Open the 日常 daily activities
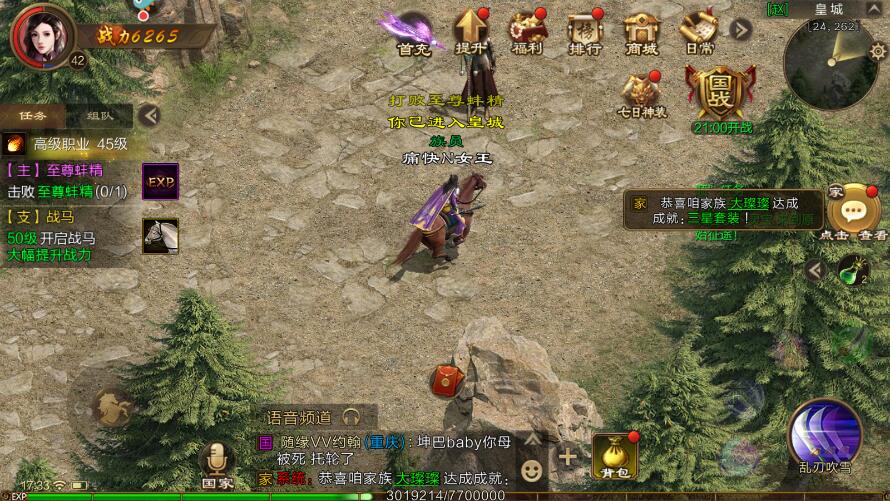Viewport: 890px width, 501px height. click(698, 32)
